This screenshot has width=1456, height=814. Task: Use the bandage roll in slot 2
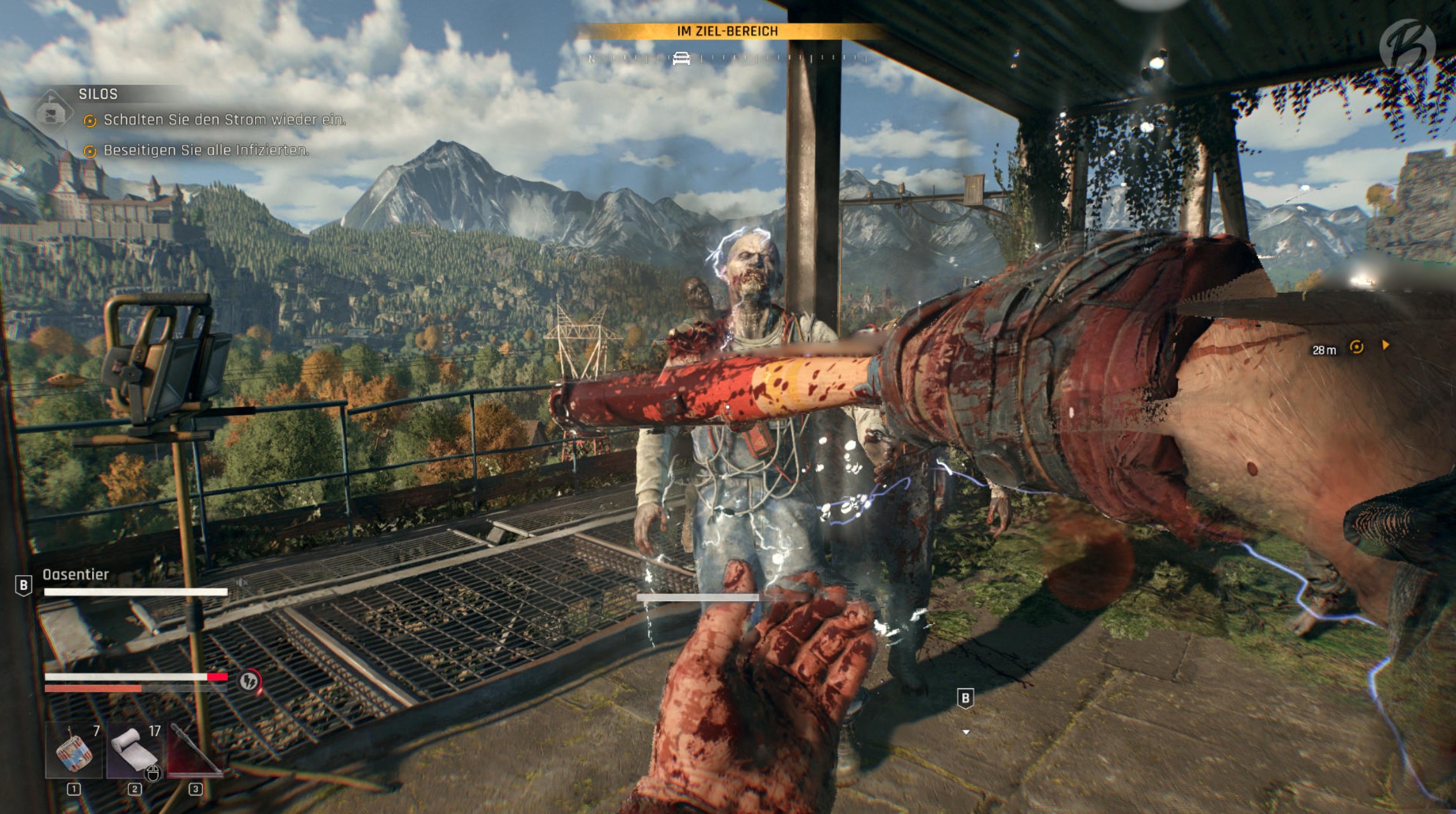pyautogui.click(x=134, y=752)
